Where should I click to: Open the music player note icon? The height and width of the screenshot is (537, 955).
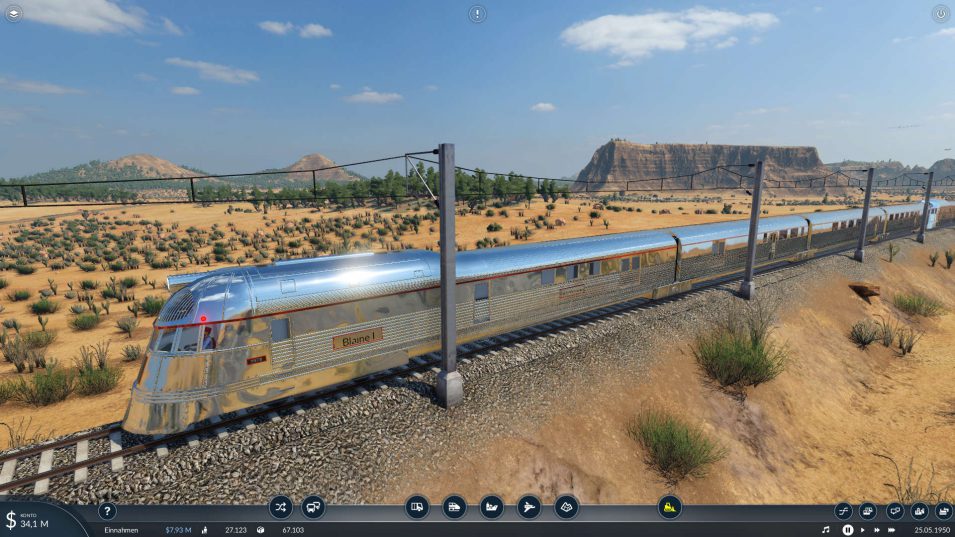point(826,529)
